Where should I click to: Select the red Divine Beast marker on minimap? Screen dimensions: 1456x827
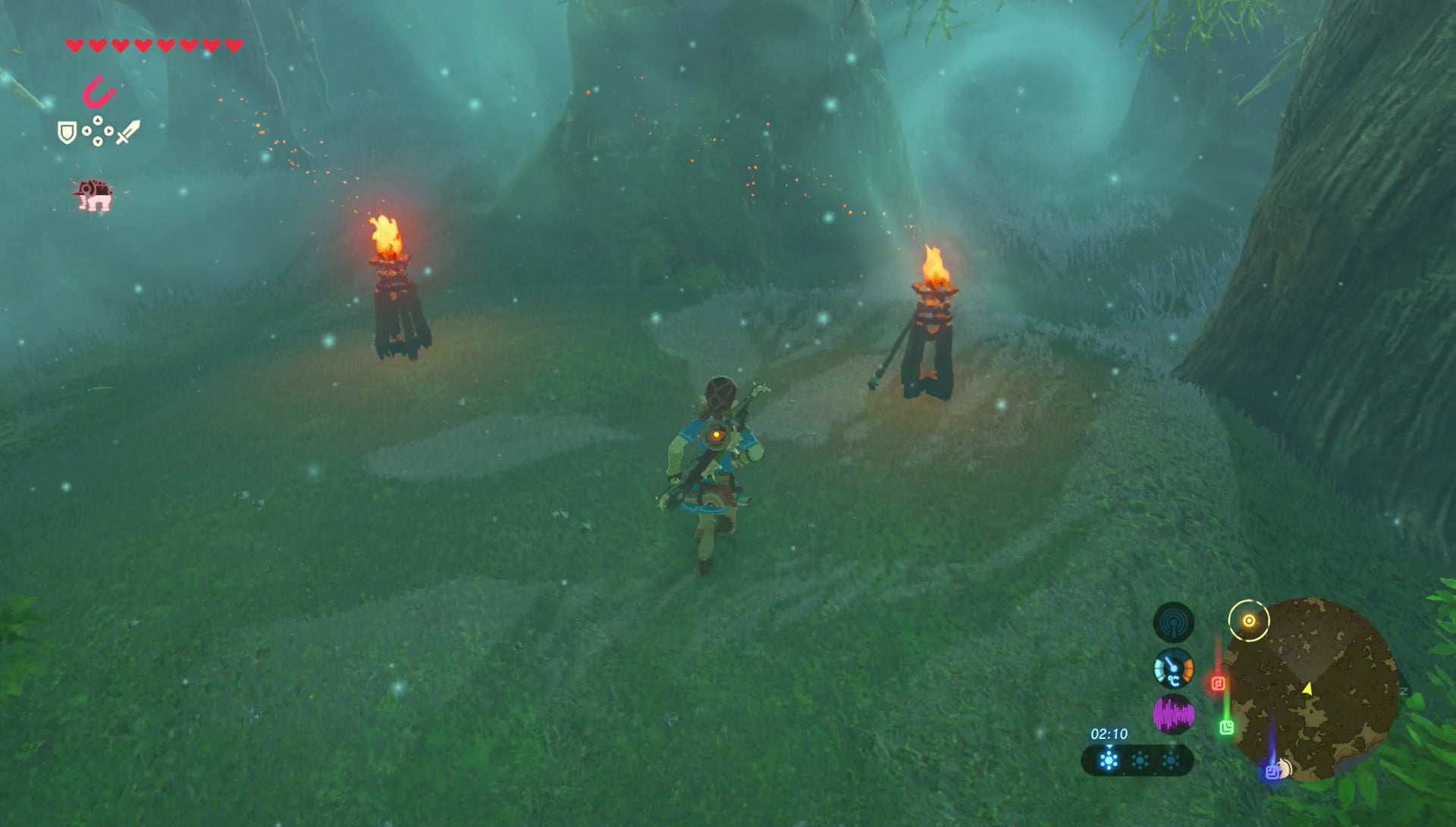click(x=1218, y=682)
